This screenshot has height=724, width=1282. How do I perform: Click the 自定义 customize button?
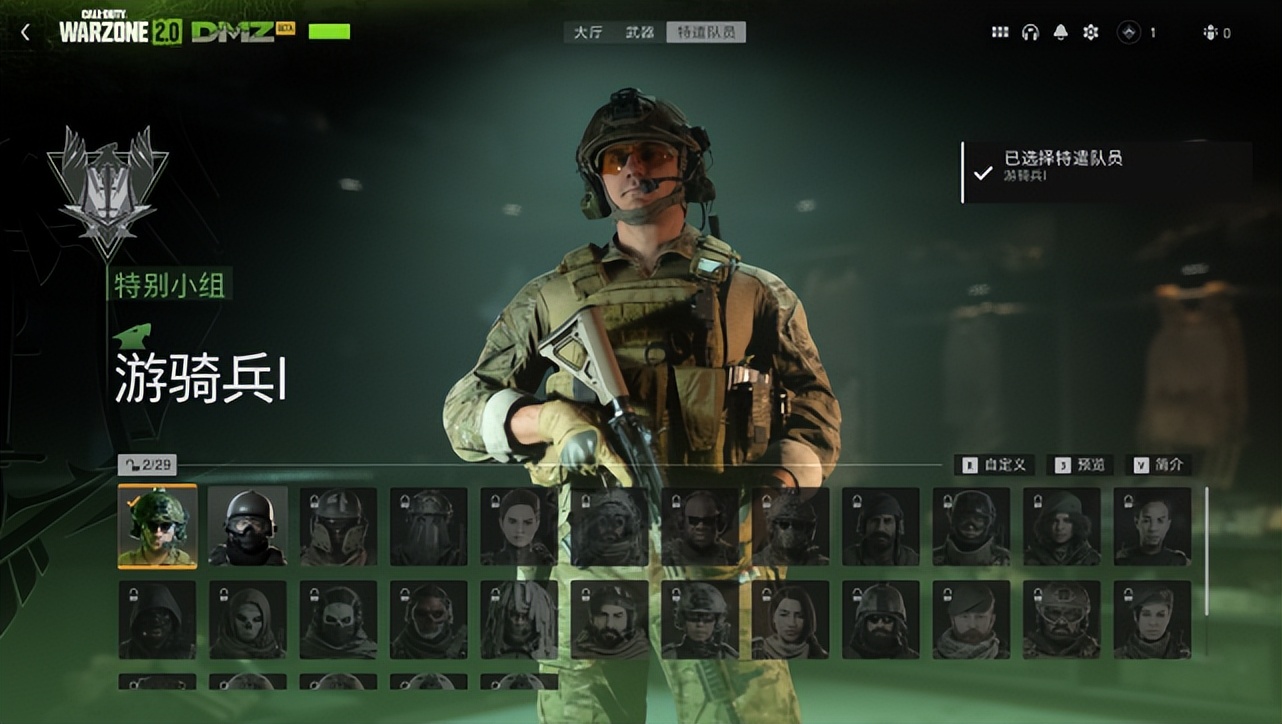tap(995, 465)
